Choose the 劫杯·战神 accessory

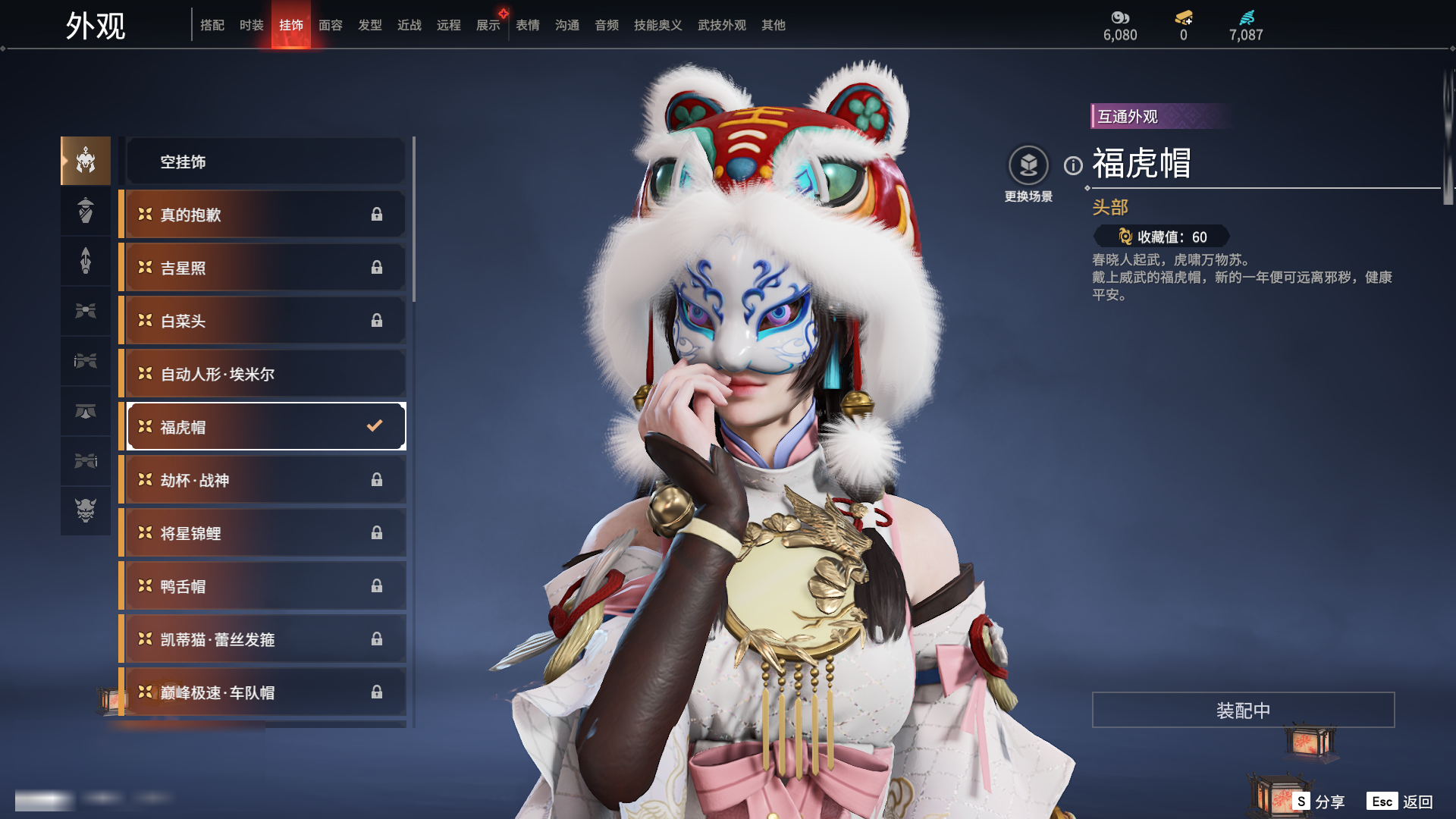tap(265, 480)
